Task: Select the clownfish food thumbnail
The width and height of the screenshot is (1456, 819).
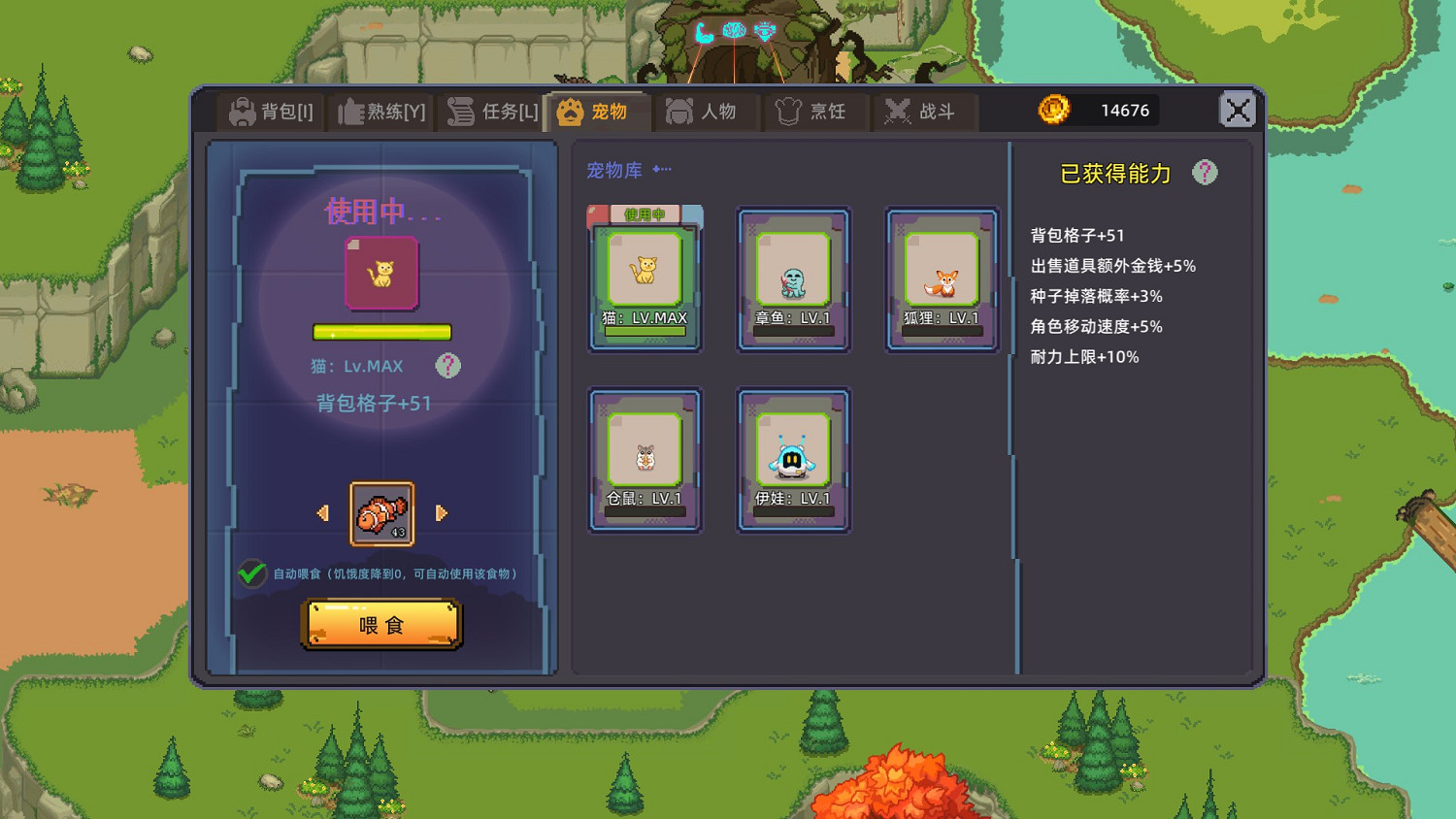Action: (x=381, y=512)
